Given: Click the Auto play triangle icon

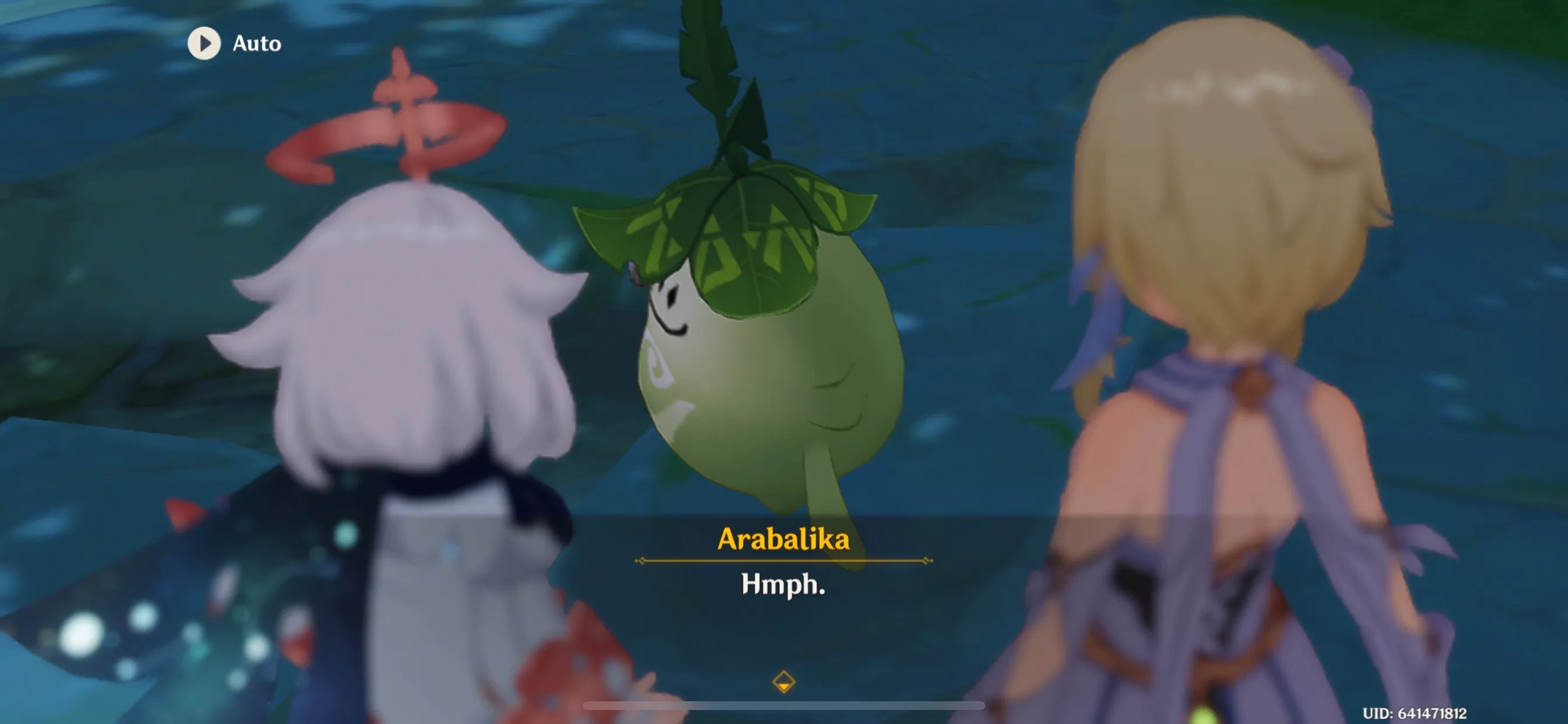Looking at the screenshot, I should 204,43.
